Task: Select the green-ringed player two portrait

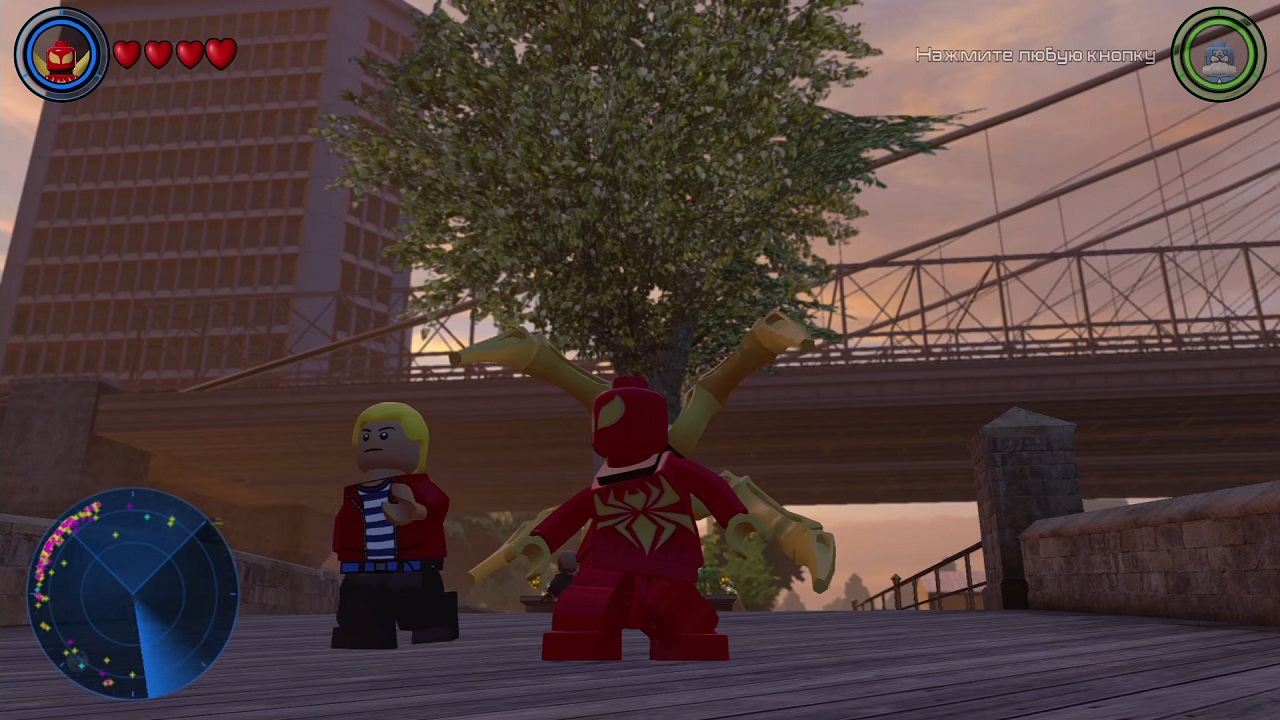Action: point(1218,55)
